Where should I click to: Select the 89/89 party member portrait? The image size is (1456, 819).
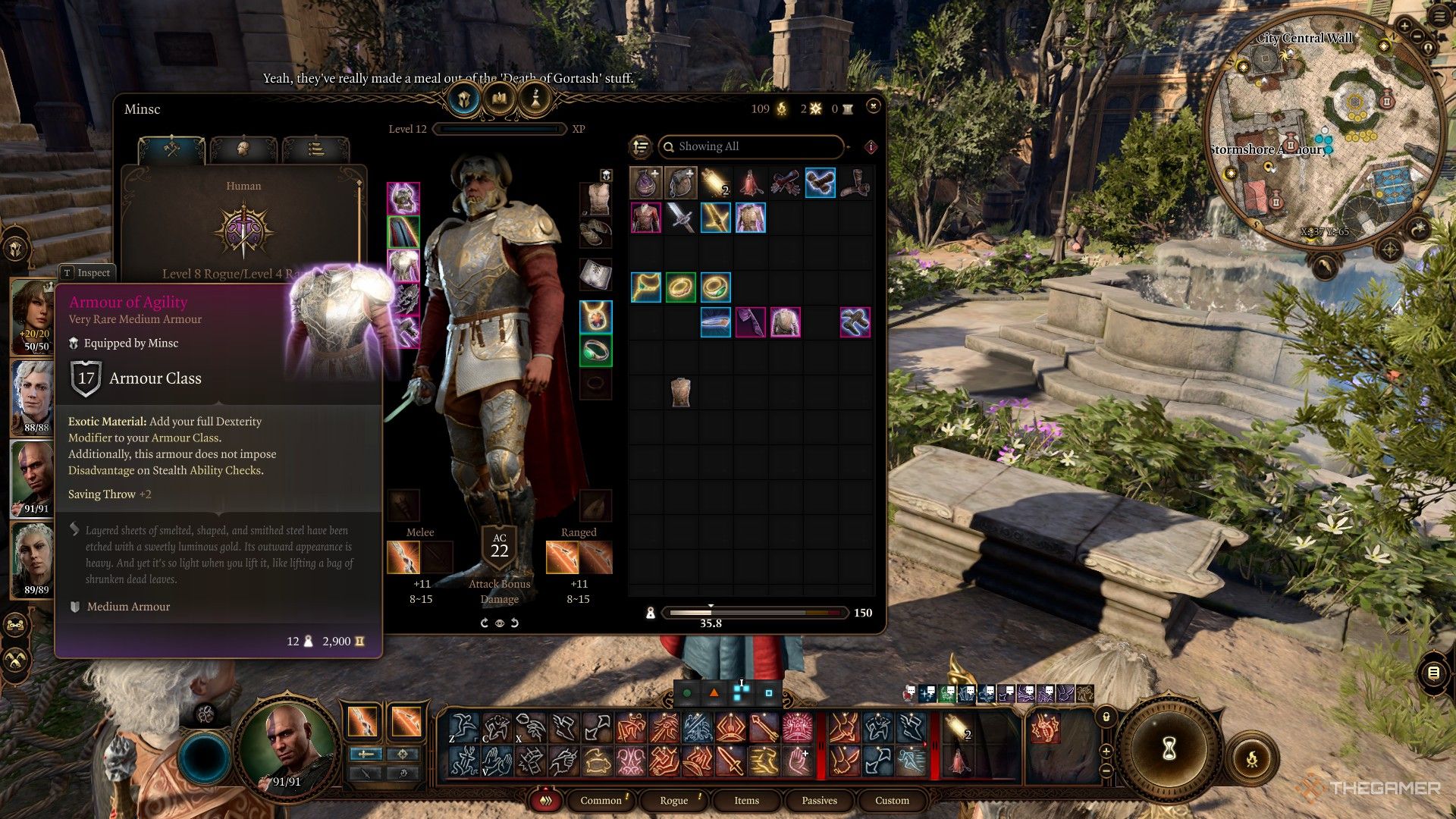tap(33, 557)
